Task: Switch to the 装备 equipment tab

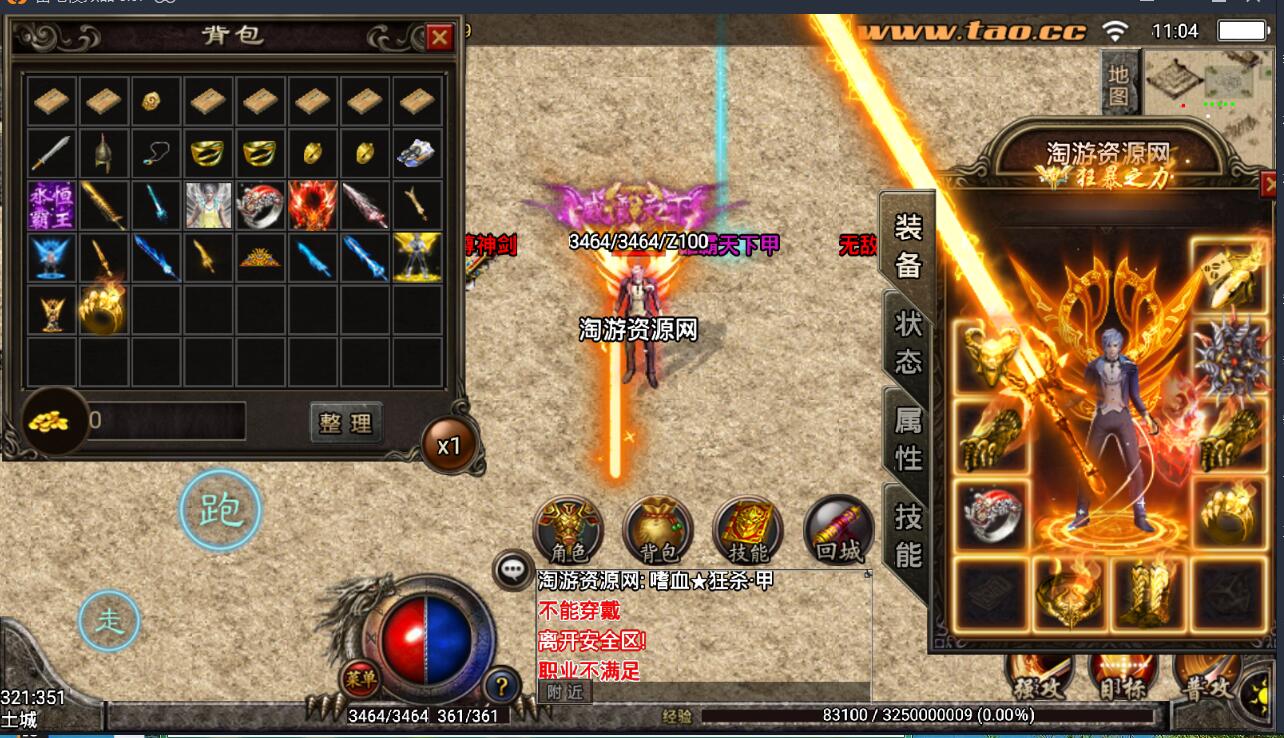Action: point(907,246)
